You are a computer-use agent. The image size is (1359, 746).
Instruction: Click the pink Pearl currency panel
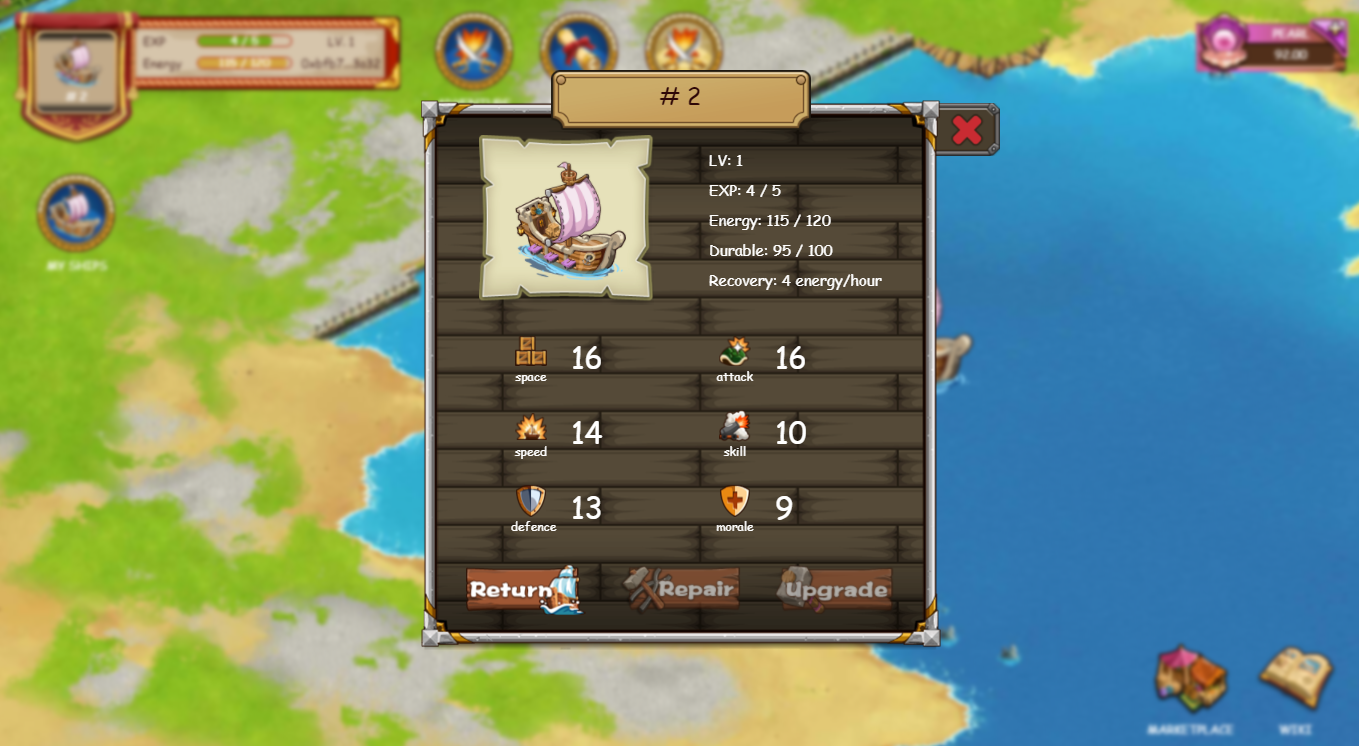click(x=1272, y=45)
